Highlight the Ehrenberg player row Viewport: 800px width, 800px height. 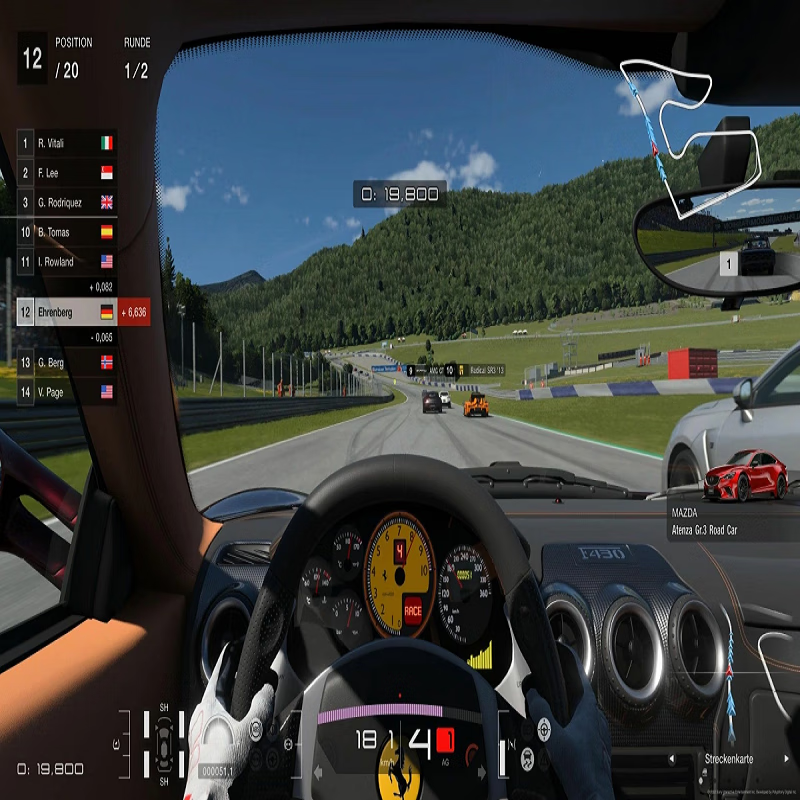66,312
